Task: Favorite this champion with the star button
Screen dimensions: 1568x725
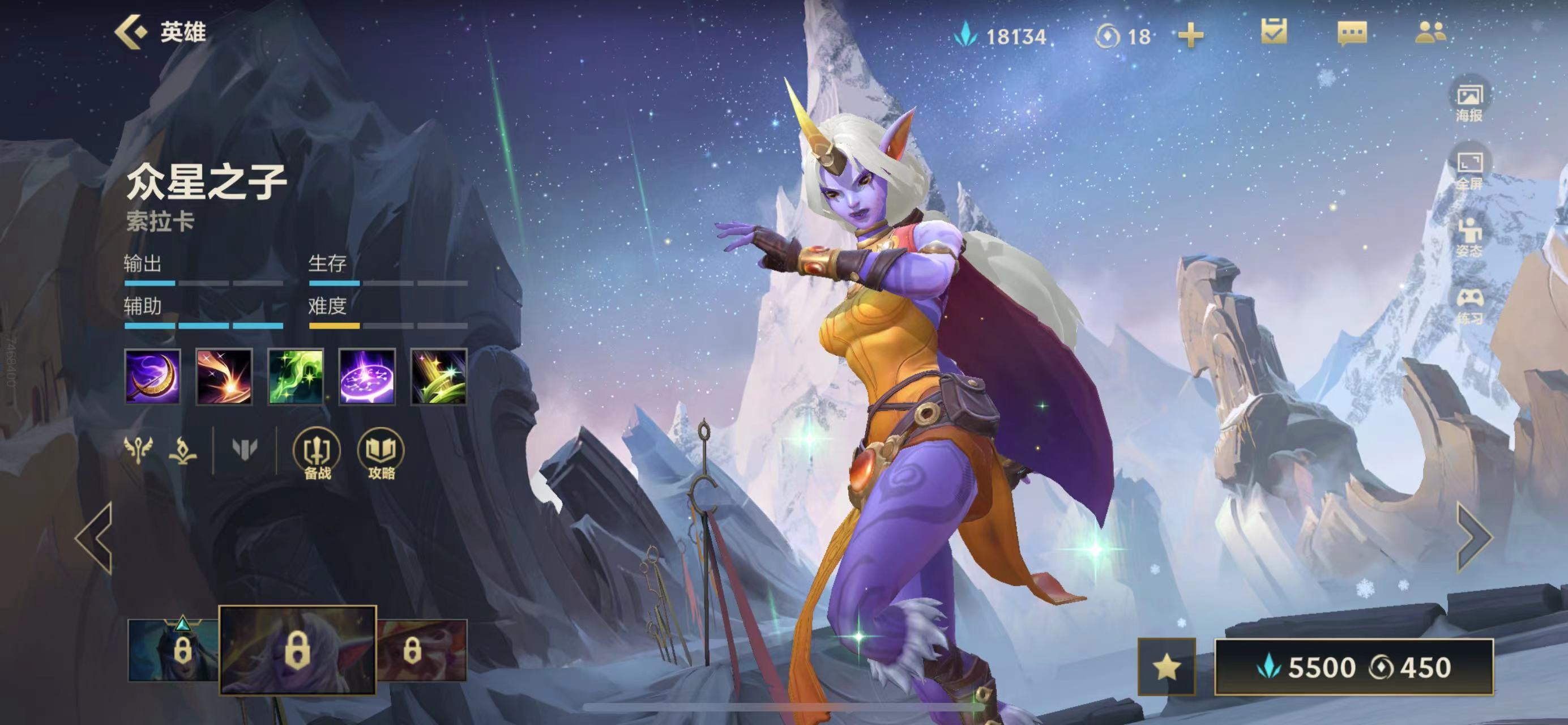Action: tap(1167, 667)
